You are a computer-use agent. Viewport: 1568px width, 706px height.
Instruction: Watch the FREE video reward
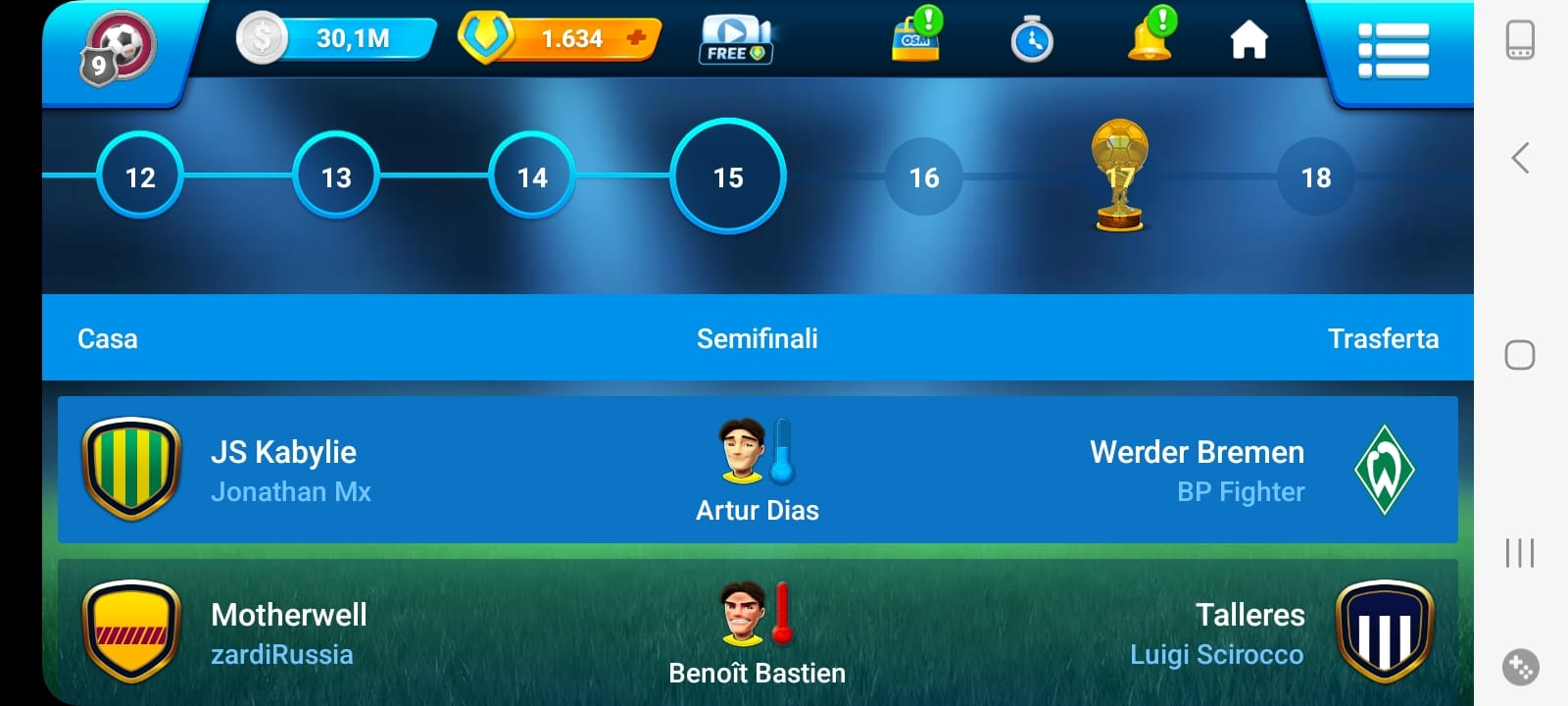click(736, 40)
